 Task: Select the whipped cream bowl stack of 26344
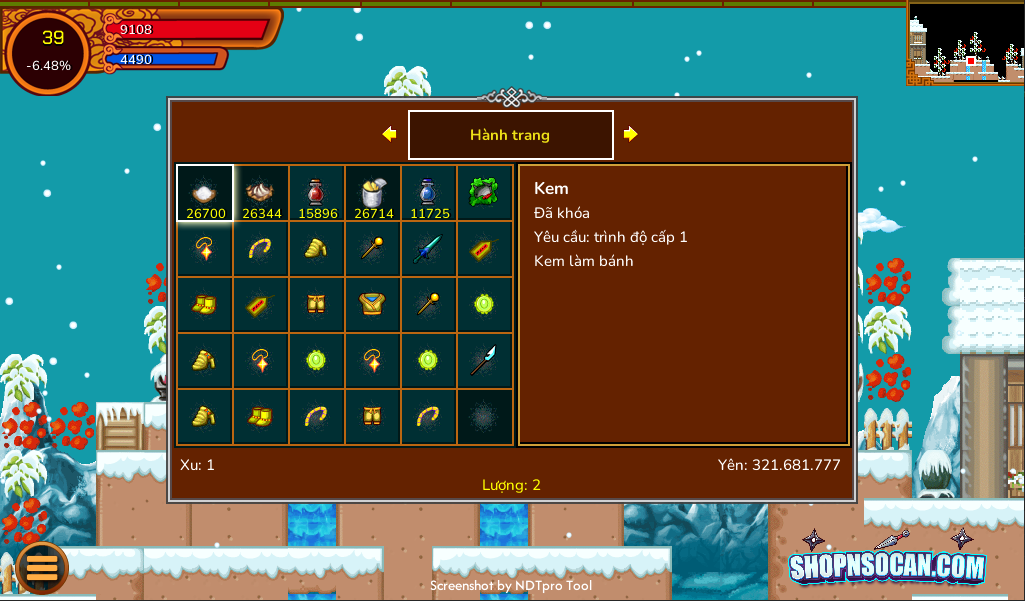coord(261,193)
